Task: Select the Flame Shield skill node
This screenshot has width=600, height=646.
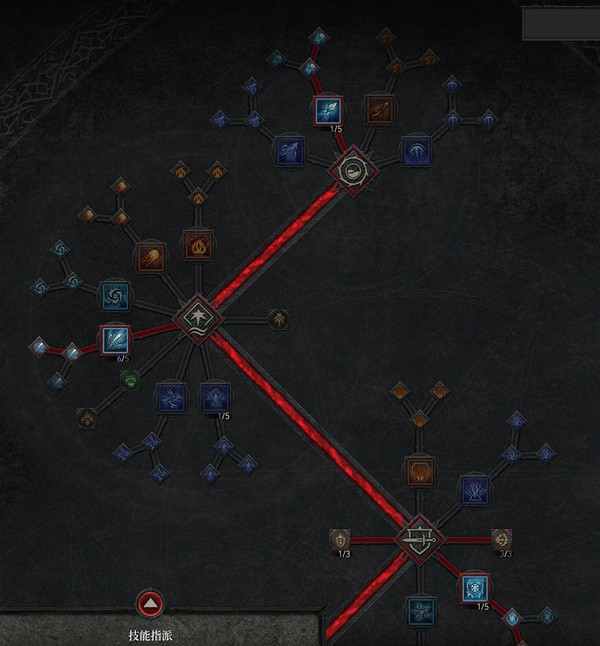Action: tap(419, 470)
